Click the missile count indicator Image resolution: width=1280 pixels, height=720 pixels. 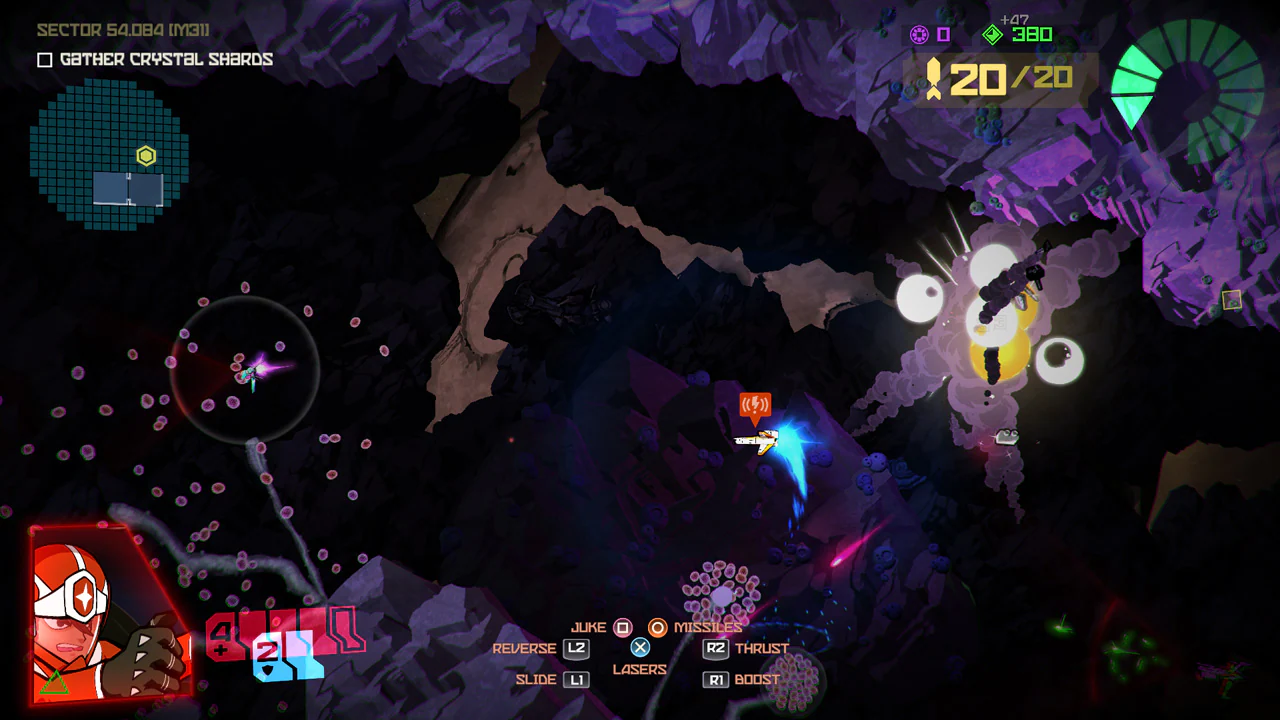point(990,76)
